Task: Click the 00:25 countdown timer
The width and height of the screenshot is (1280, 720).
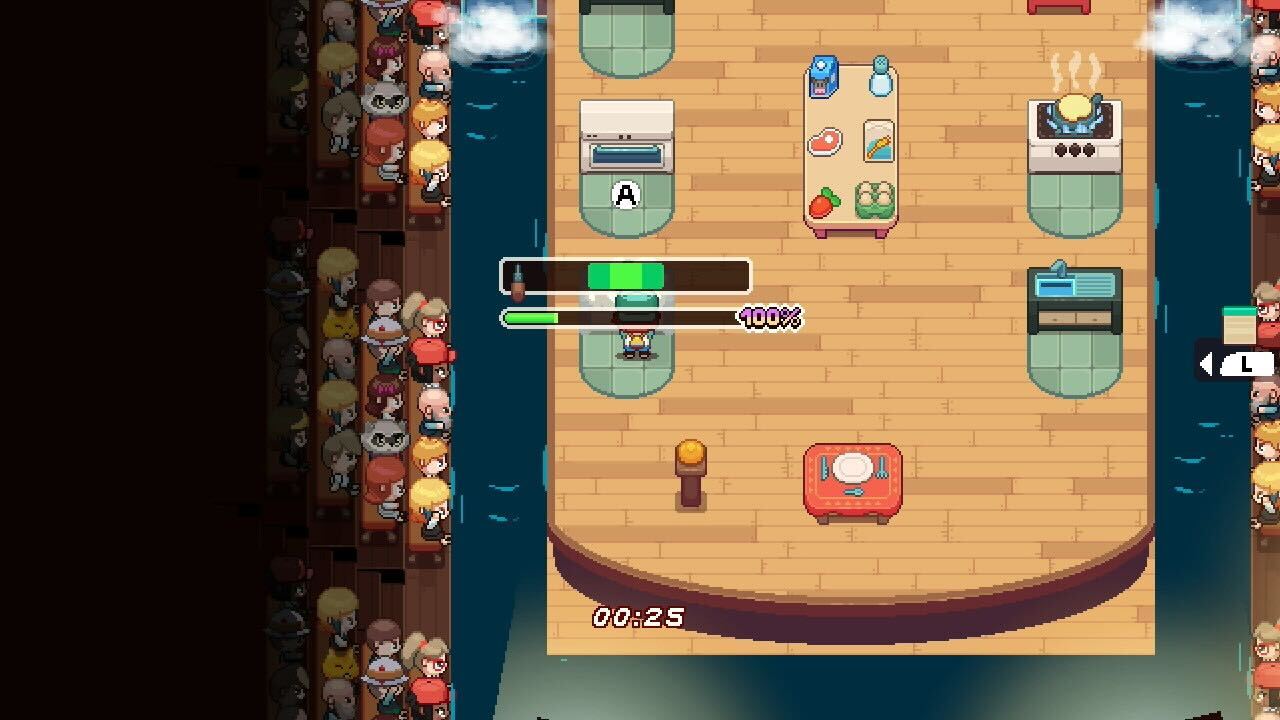Action: 638,617
